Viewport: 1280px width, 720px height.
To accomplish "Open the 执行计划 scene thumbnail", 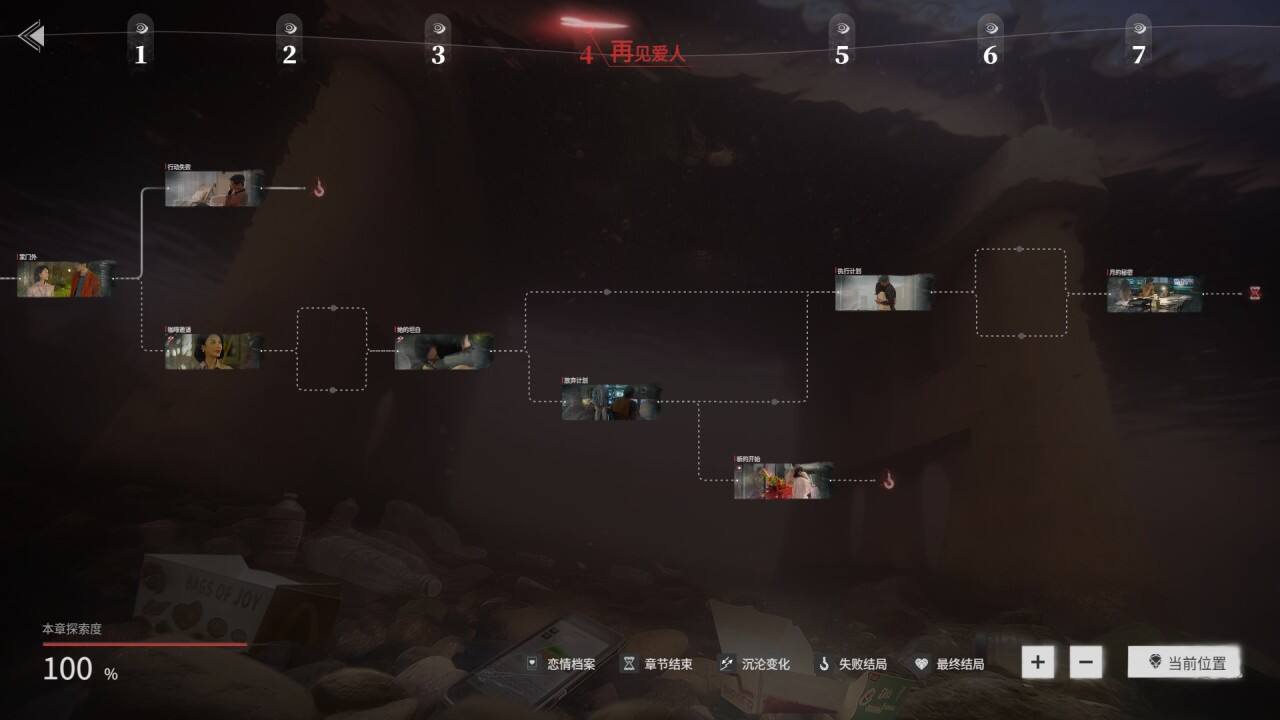I will pos(884,292).
